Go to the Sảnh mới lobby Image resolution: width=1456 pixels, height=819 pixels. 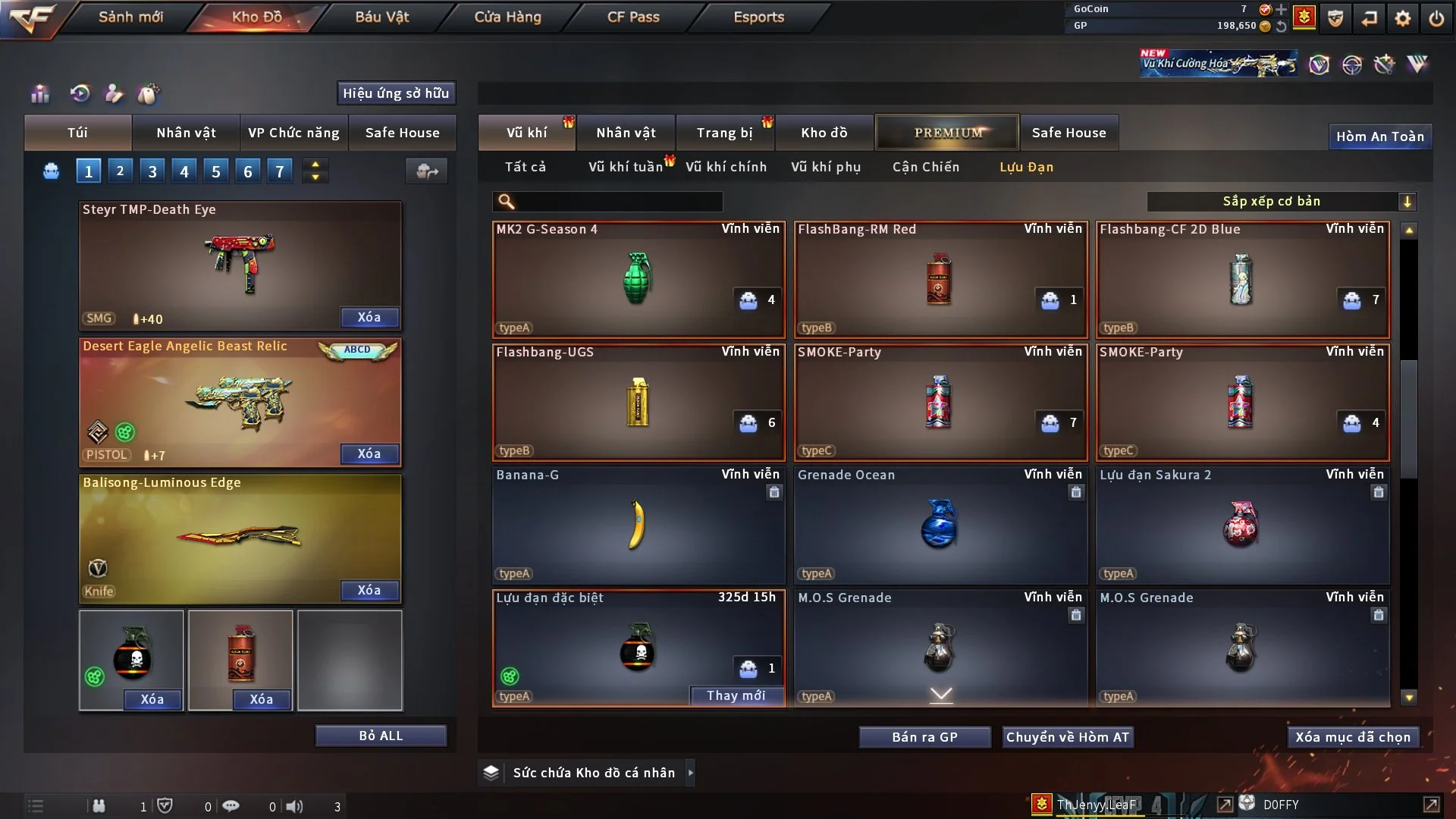point(130,17)
